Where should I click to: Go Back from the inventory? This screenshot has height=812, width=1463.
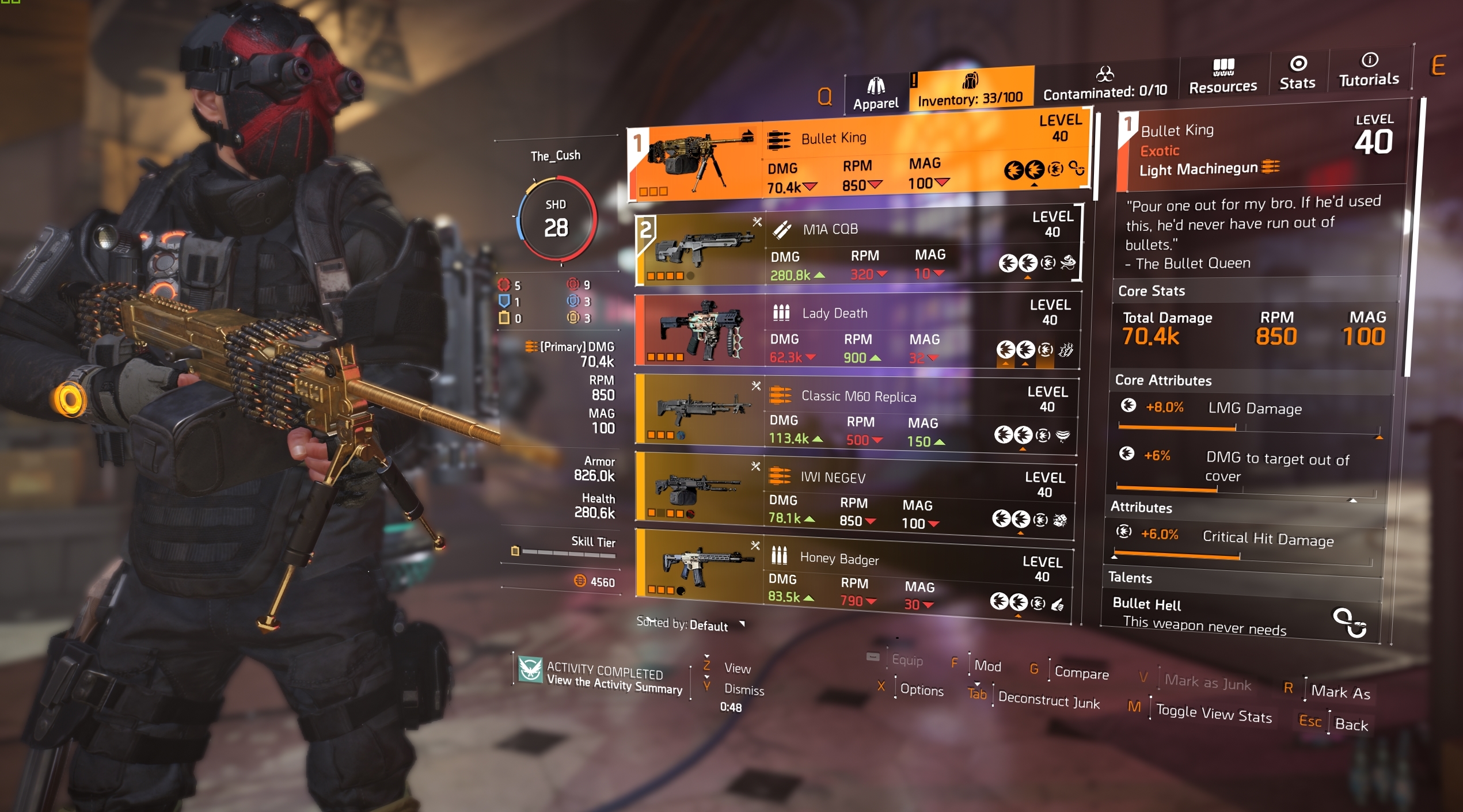(1351, 724)
